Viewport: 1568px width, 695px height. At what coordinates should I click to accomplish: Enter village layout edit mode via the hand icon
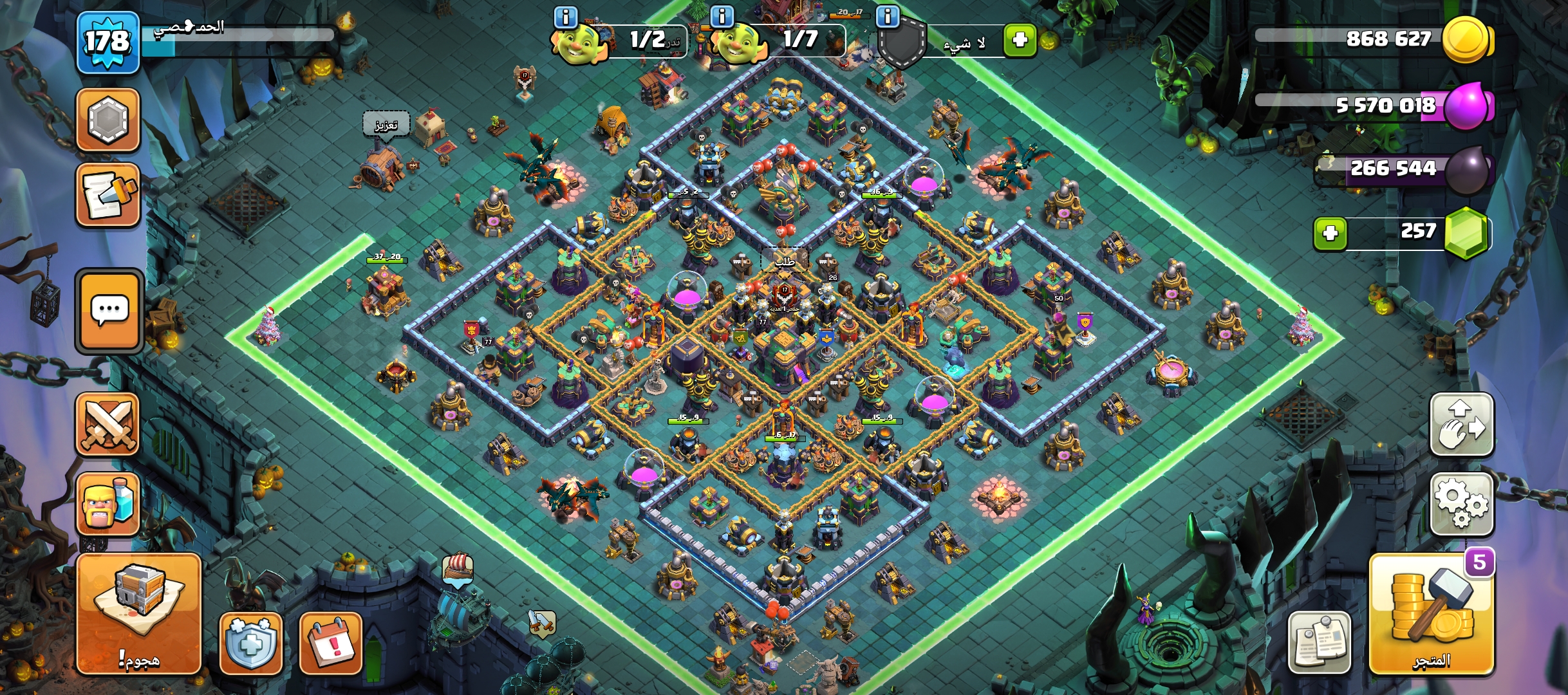tap(1461, 425)
